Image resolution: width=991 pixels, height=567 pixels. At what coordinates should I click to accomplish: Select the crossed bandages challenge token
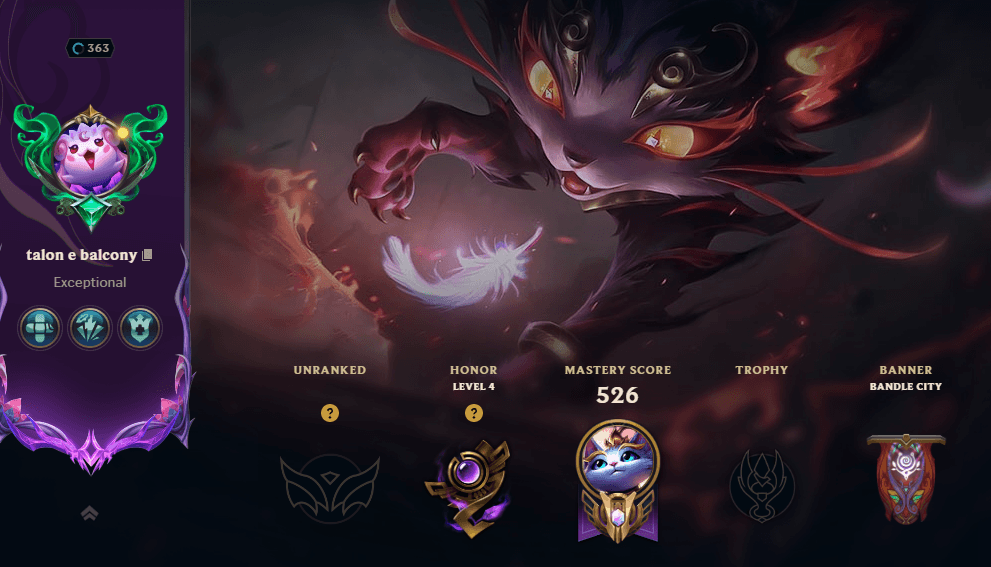39,328
